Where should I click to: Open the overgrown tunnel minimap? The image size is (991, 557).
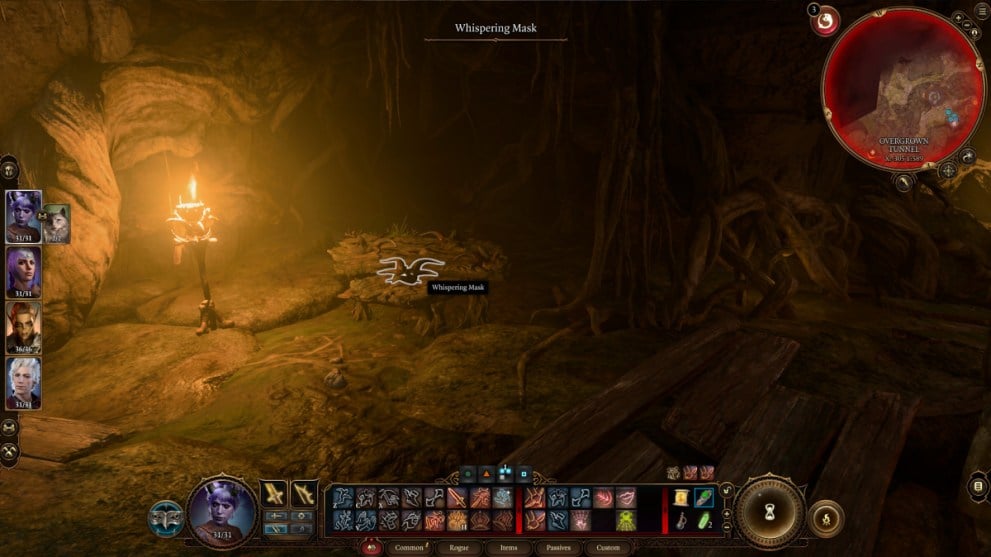[901, 85]
